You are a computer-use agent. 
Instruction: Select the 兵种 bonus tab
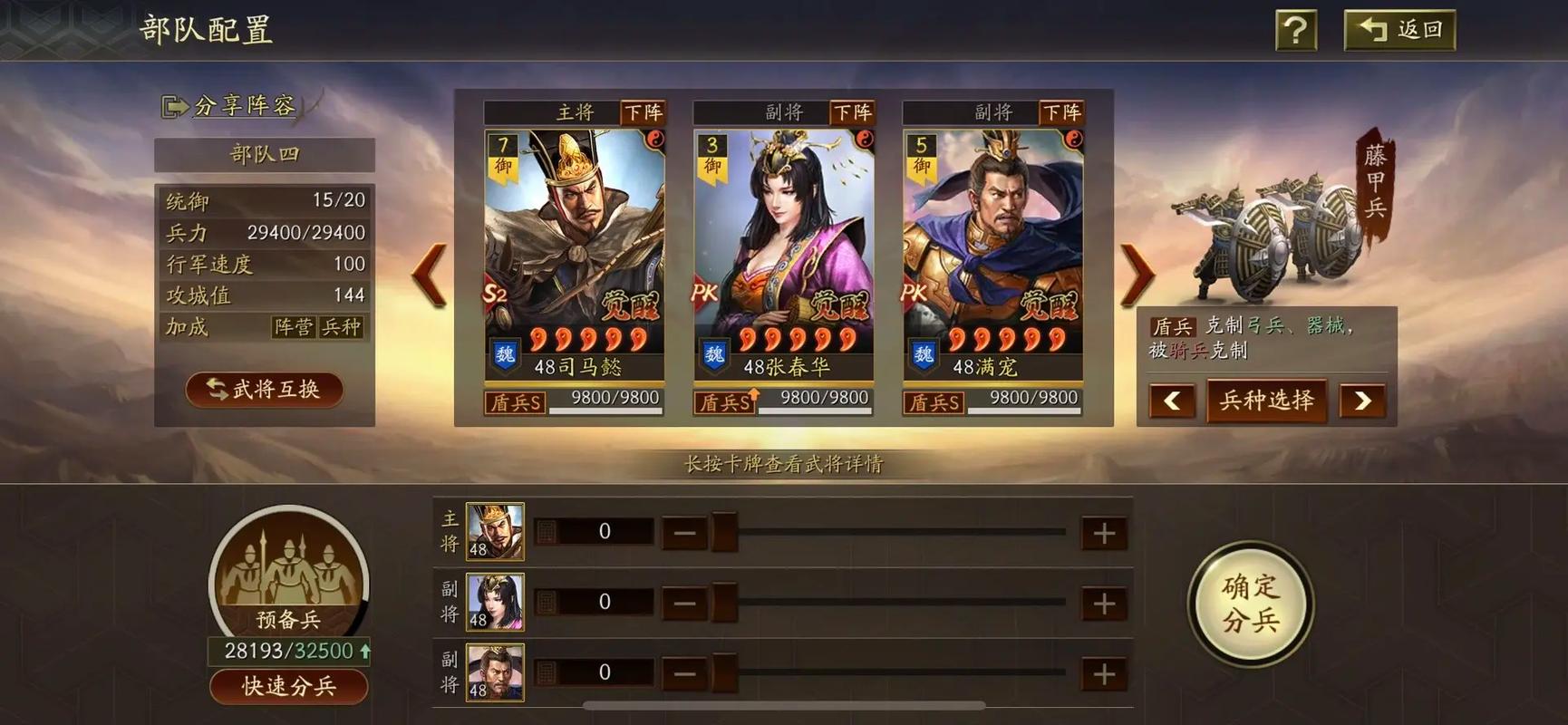[x=344, y=328]
